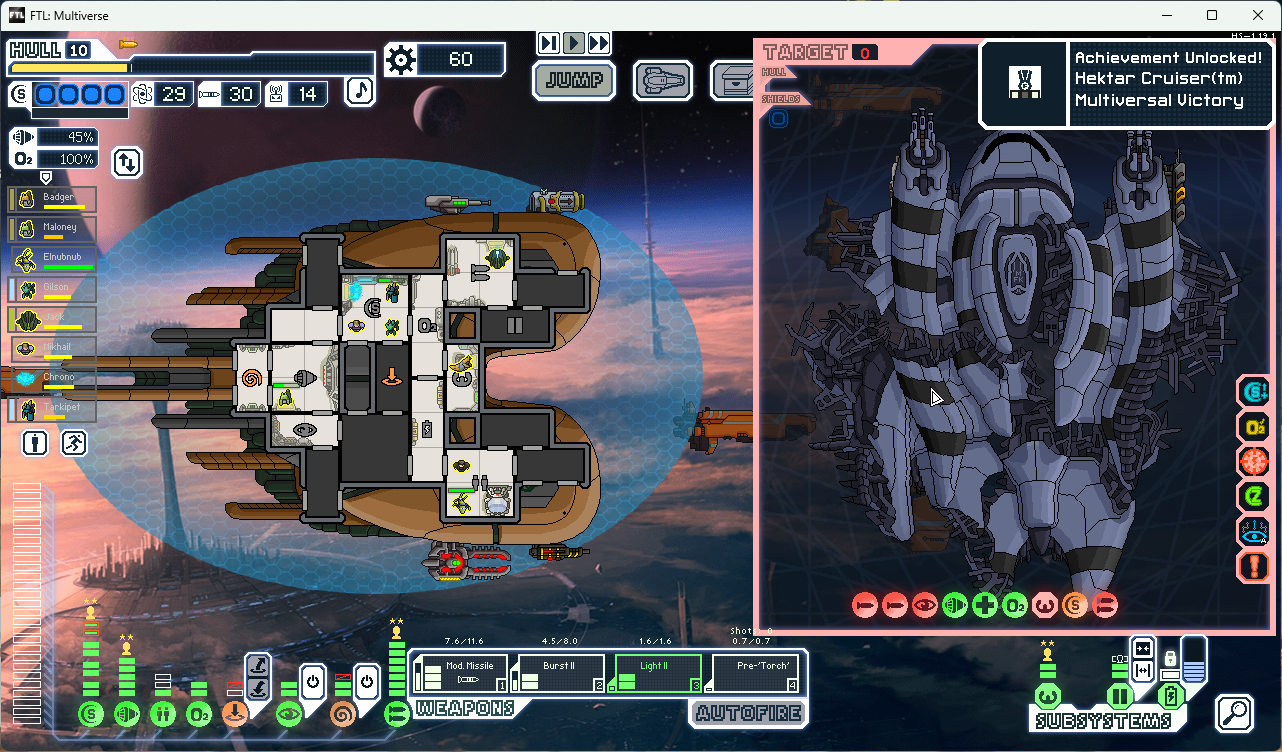Toggle the music note button

click(x=360, y=92)
